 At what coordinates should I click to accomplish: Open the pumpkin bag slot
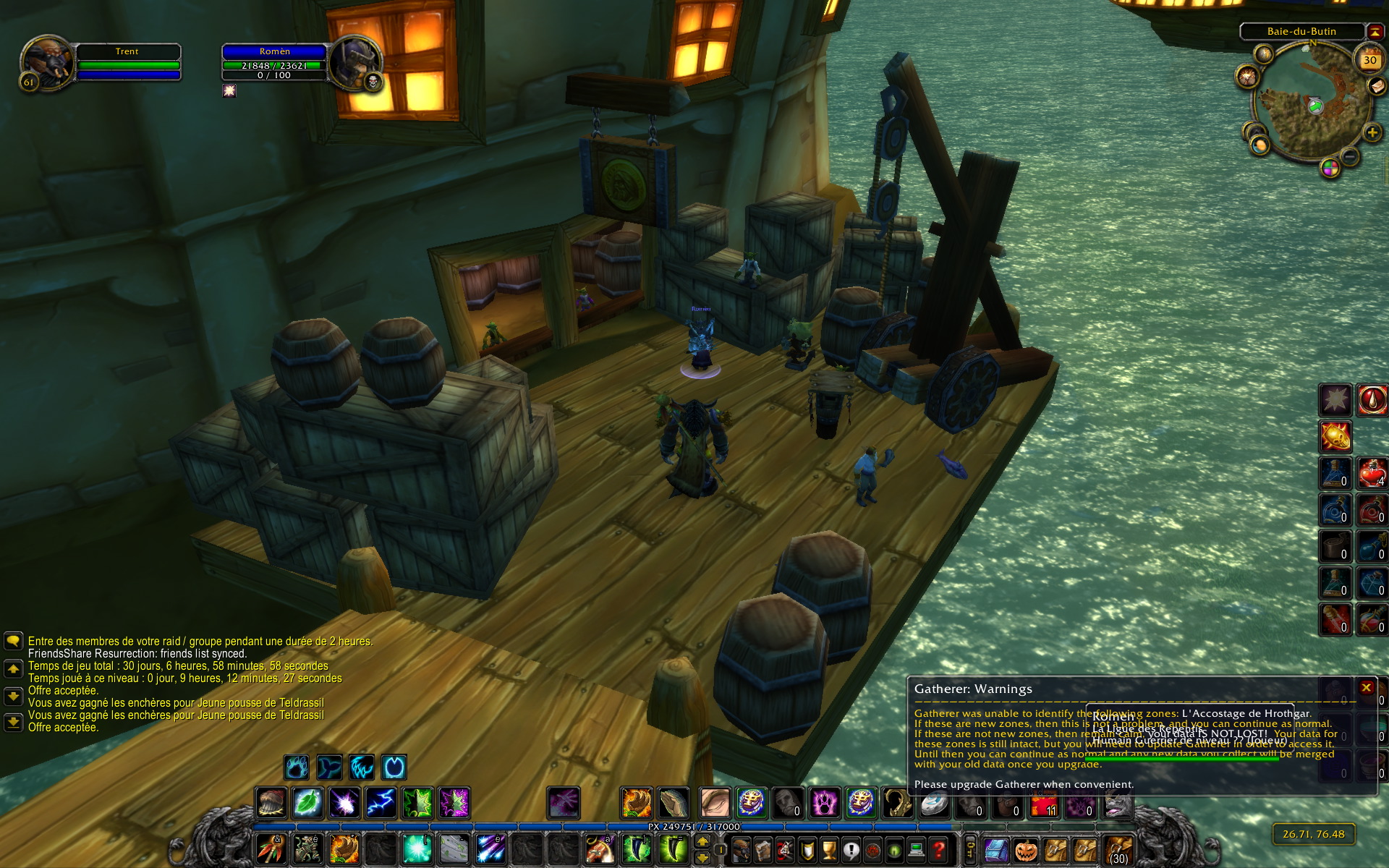[1026, 850]
